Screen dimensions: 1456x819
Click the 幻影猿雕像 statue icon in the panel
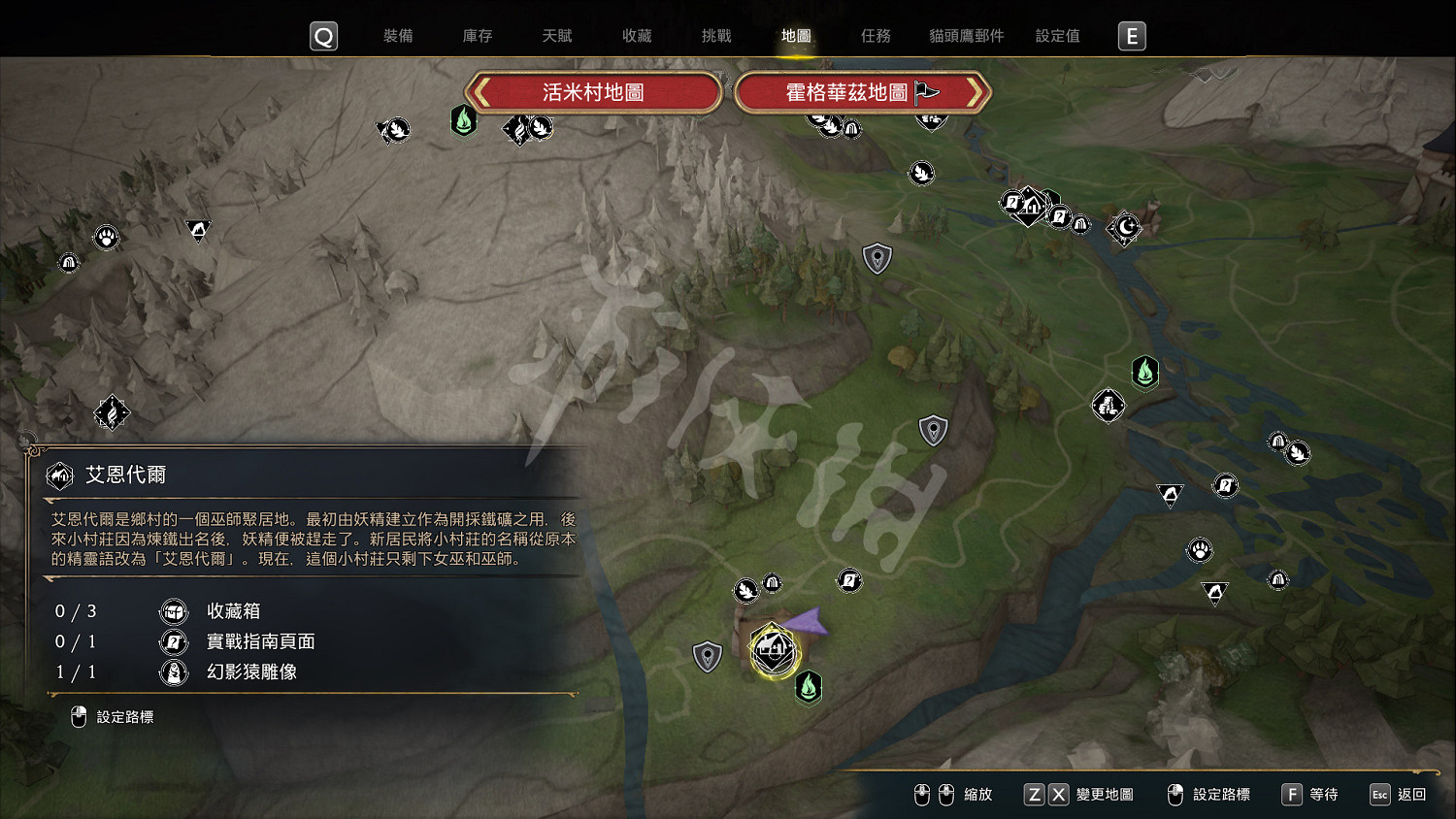point(173,672)
